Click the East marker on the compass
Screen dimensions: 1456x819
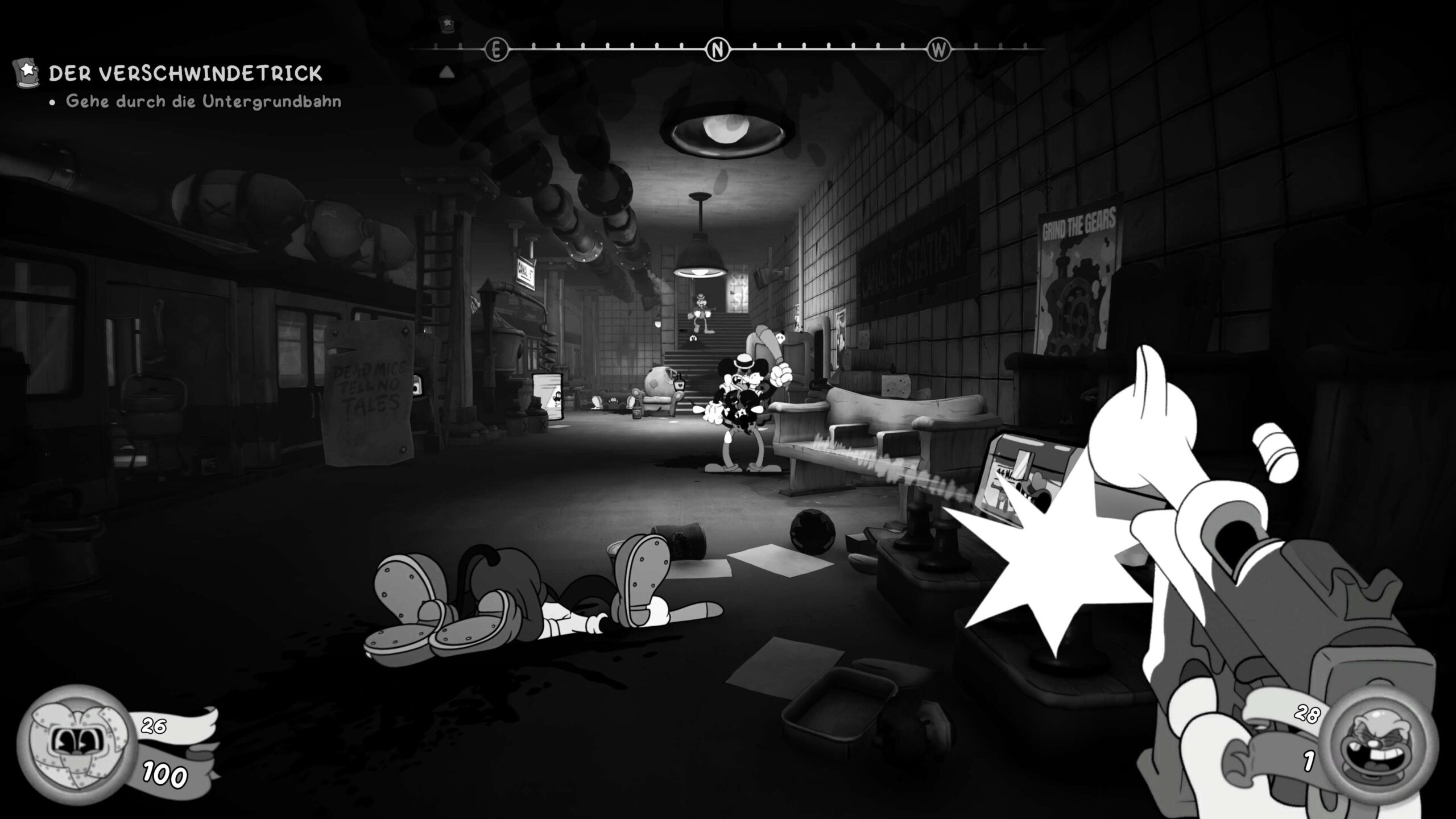[495, 50]
